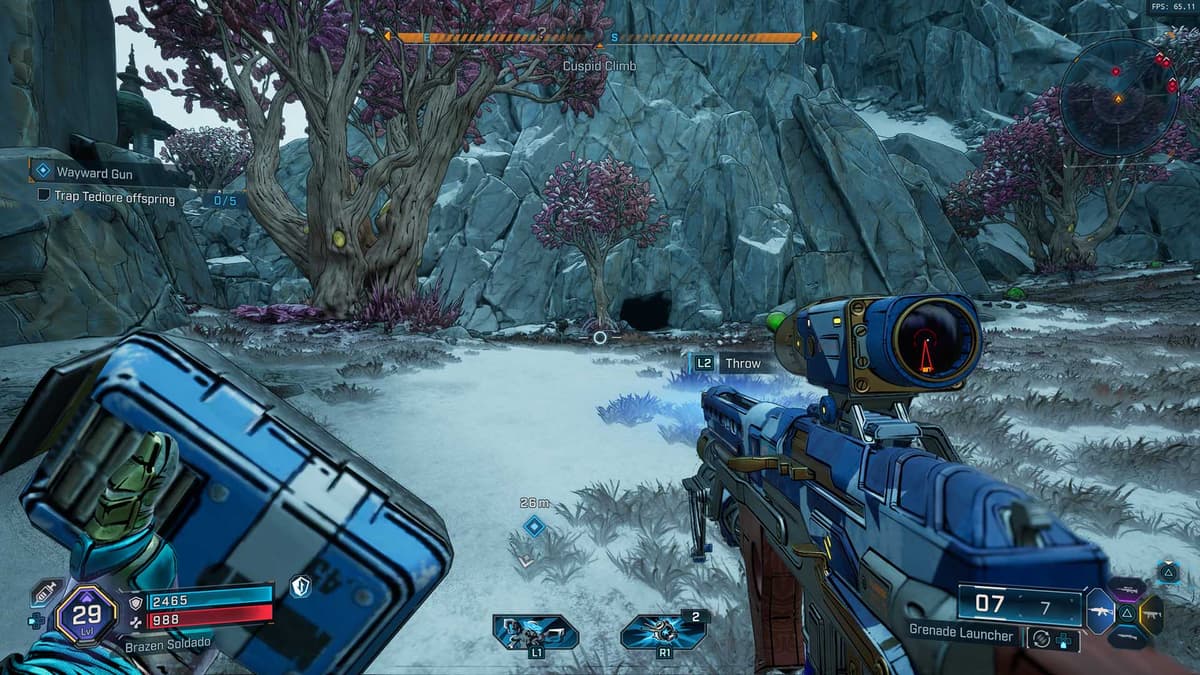Viewport: 1200px width, 675px height.
Task: Choose the blue-bordered bottom weapon slot
Action: pyautogui.click(x=1127, y=636)
